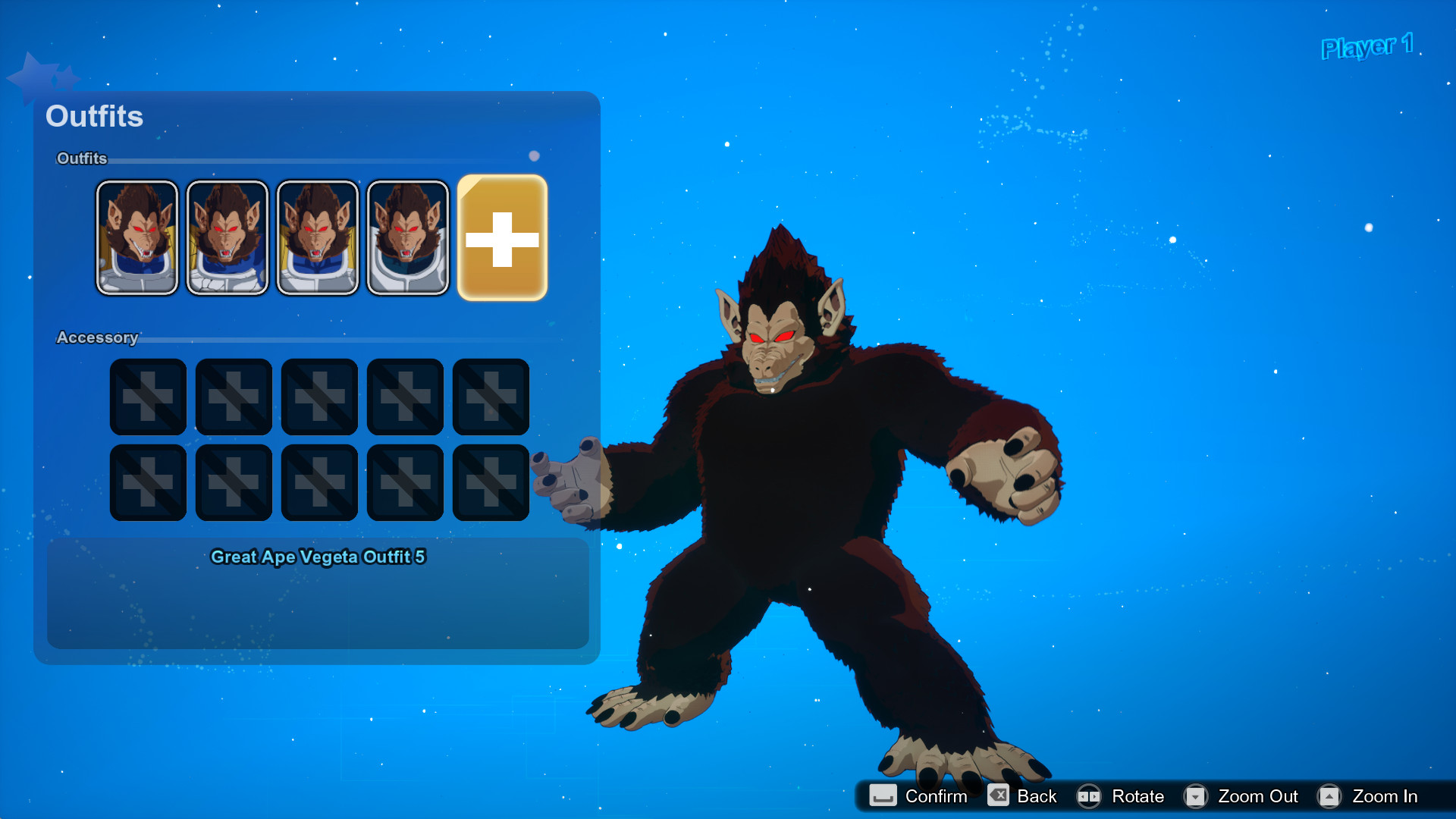Click the gold plus card to add outfit

(x=502, y=237)
